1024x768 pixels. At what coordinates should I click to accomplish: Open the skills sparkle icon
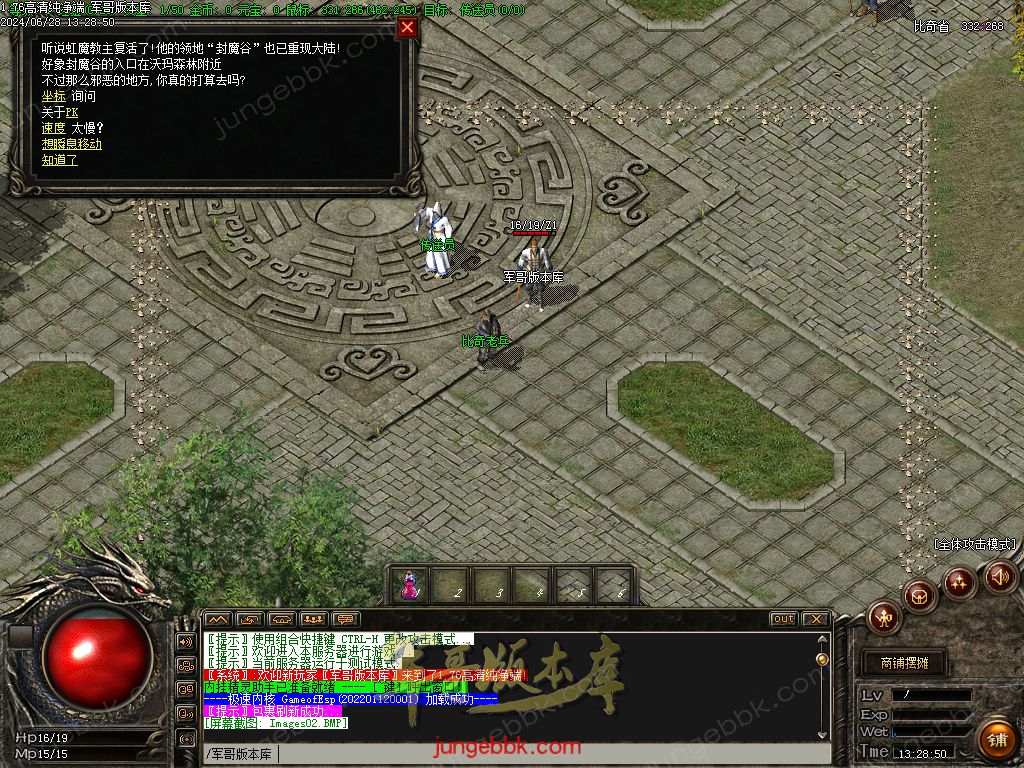(x=960, y=582)
